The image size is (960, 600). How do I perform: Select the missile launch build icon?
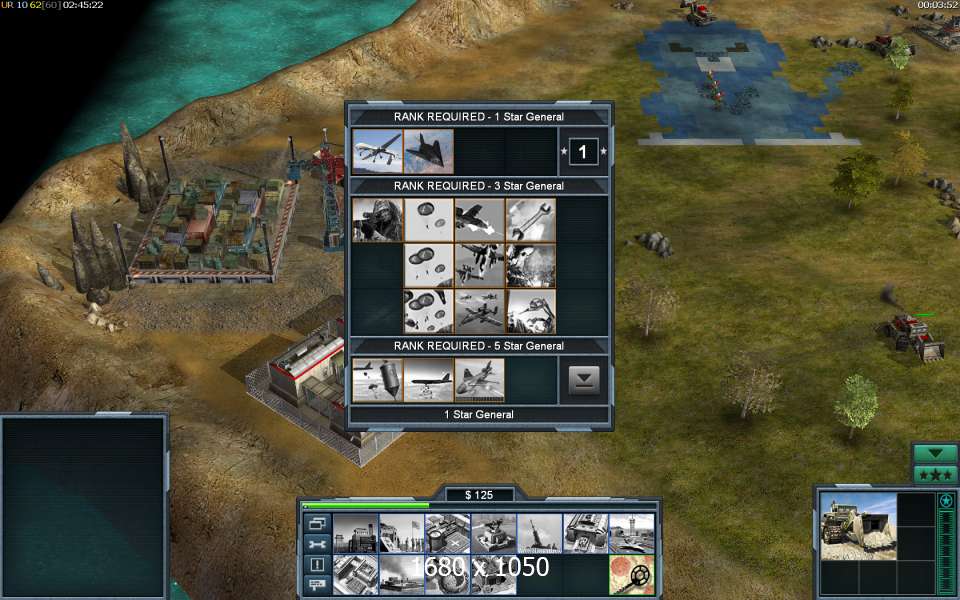[540, 533]
